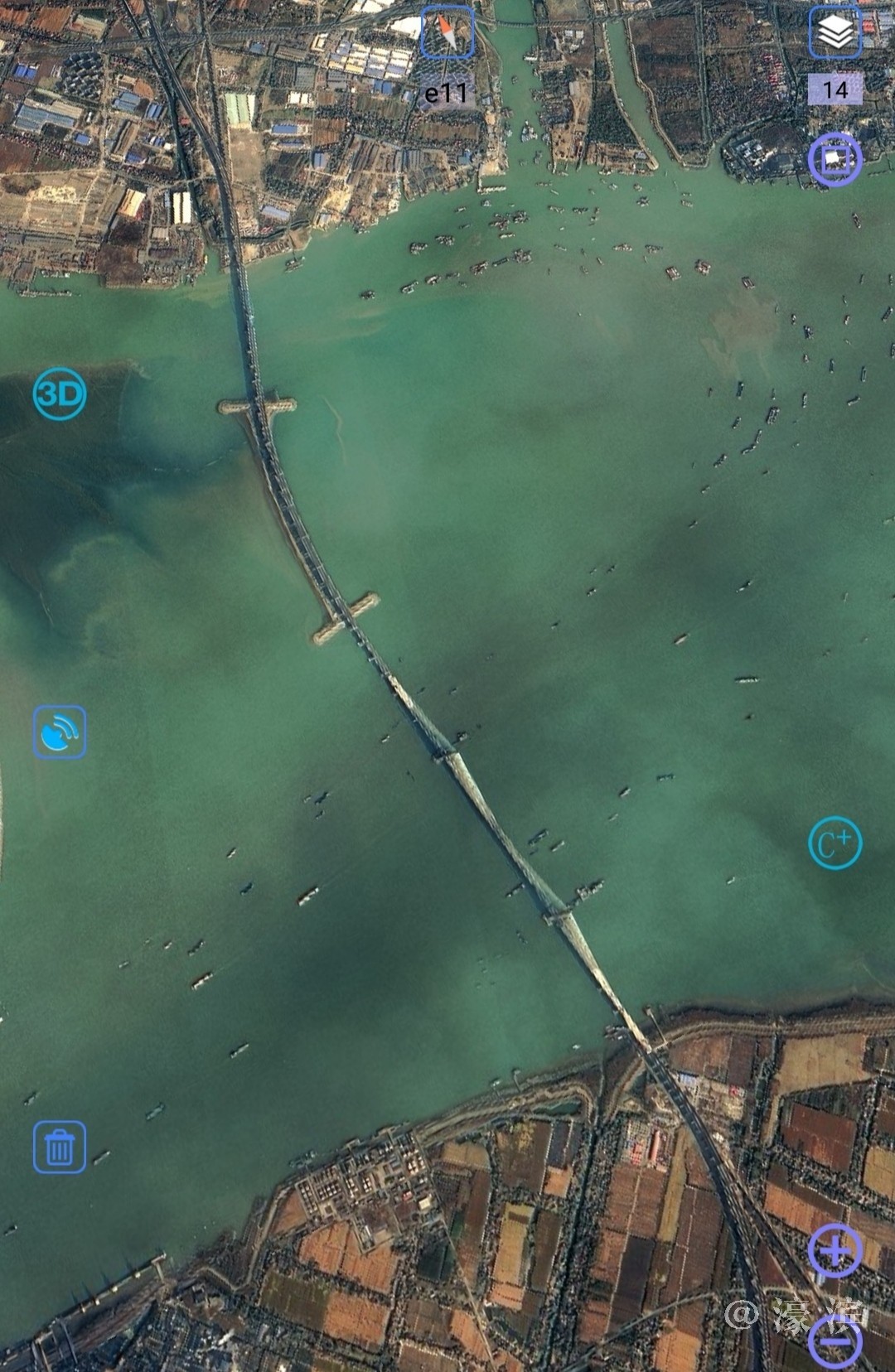Image resolution: width=895 pixels, height=1372 pixels.
Task: Tap the compass north-arrow icon
Action: [447, 33]
